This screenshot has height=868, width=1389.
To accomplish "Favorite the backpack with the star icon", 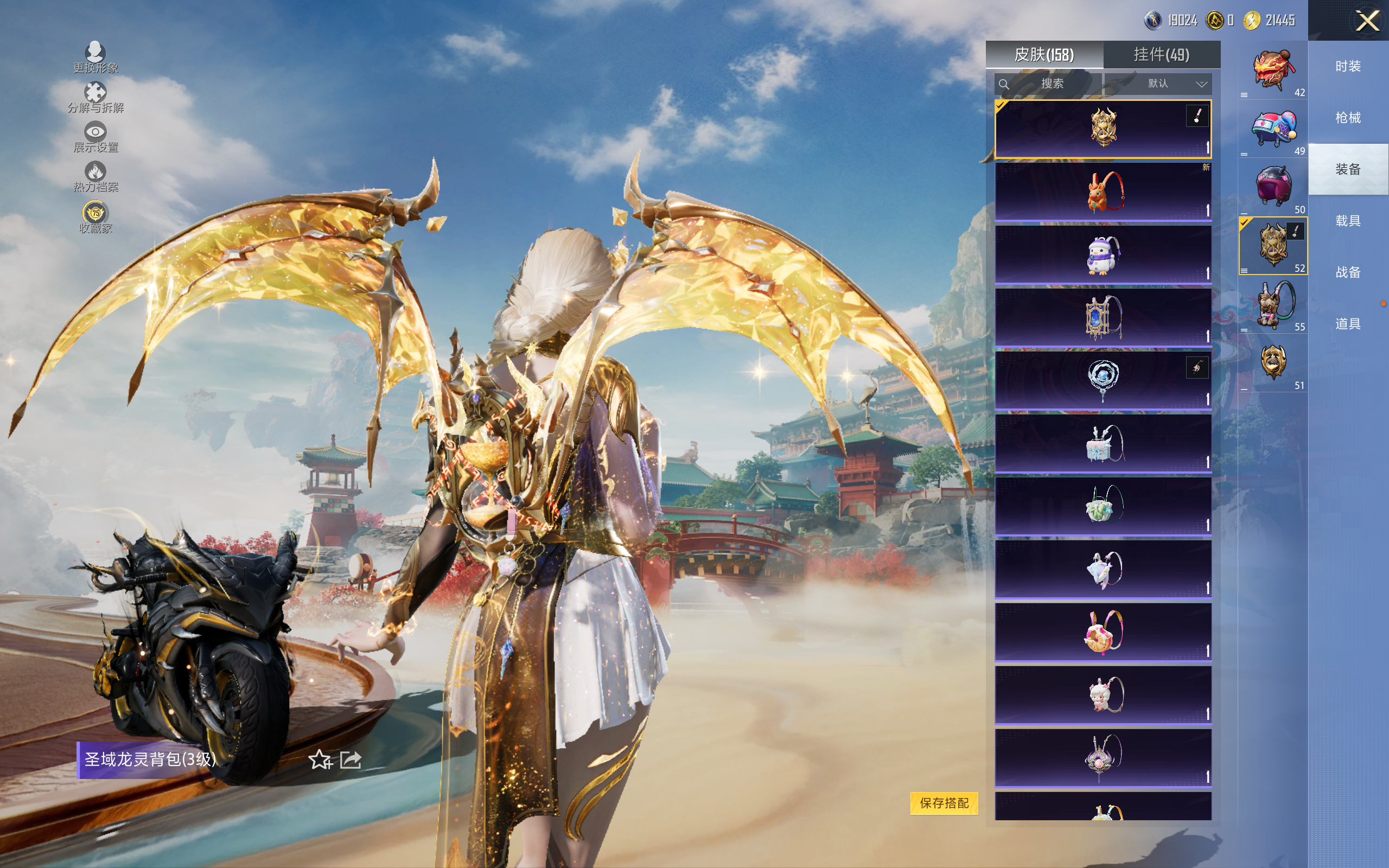I will point(320,759).
